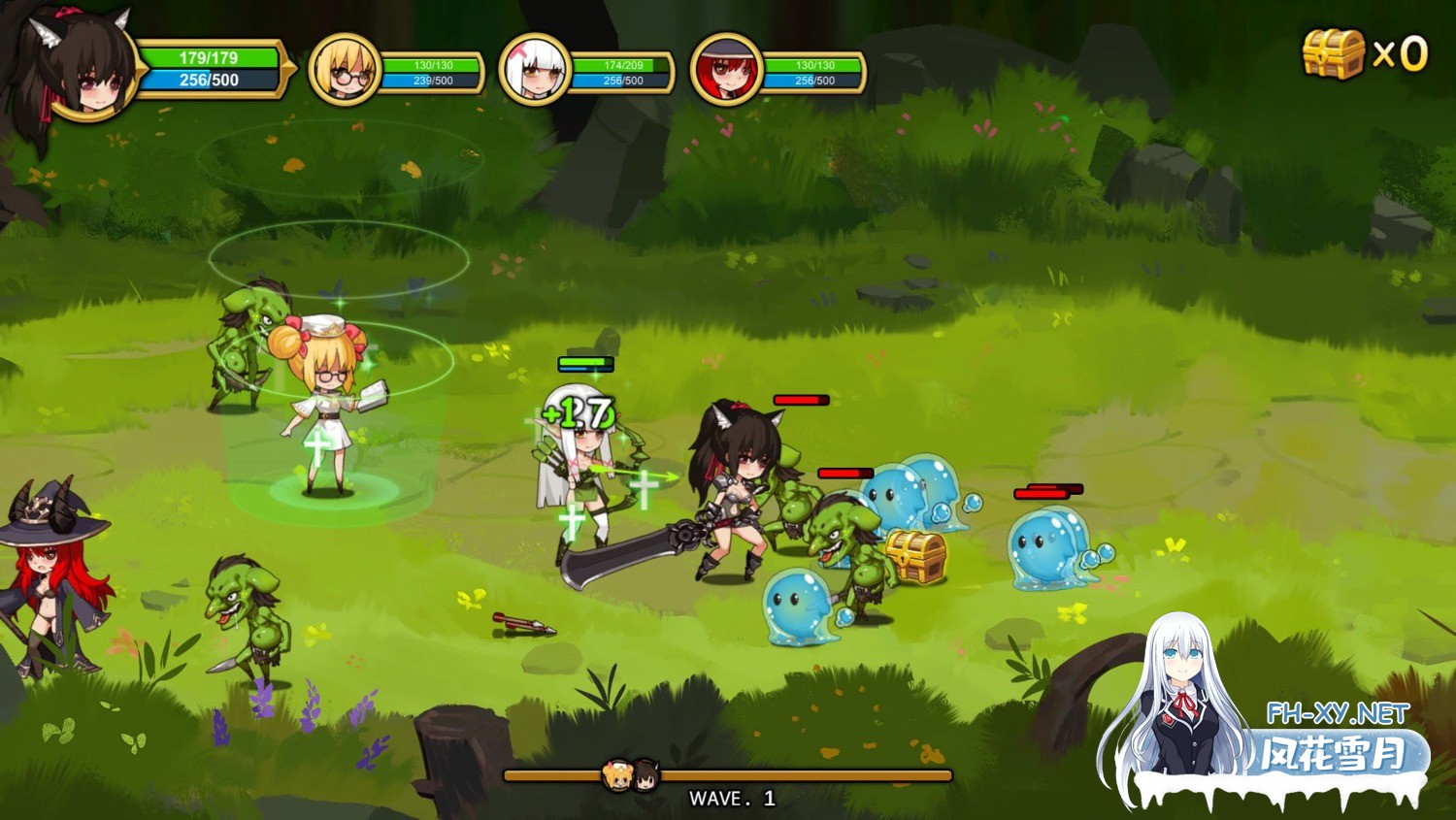Click the treasure chest icon by the counter
The image size is (1456, 820).
click(x=1334, y=53)
